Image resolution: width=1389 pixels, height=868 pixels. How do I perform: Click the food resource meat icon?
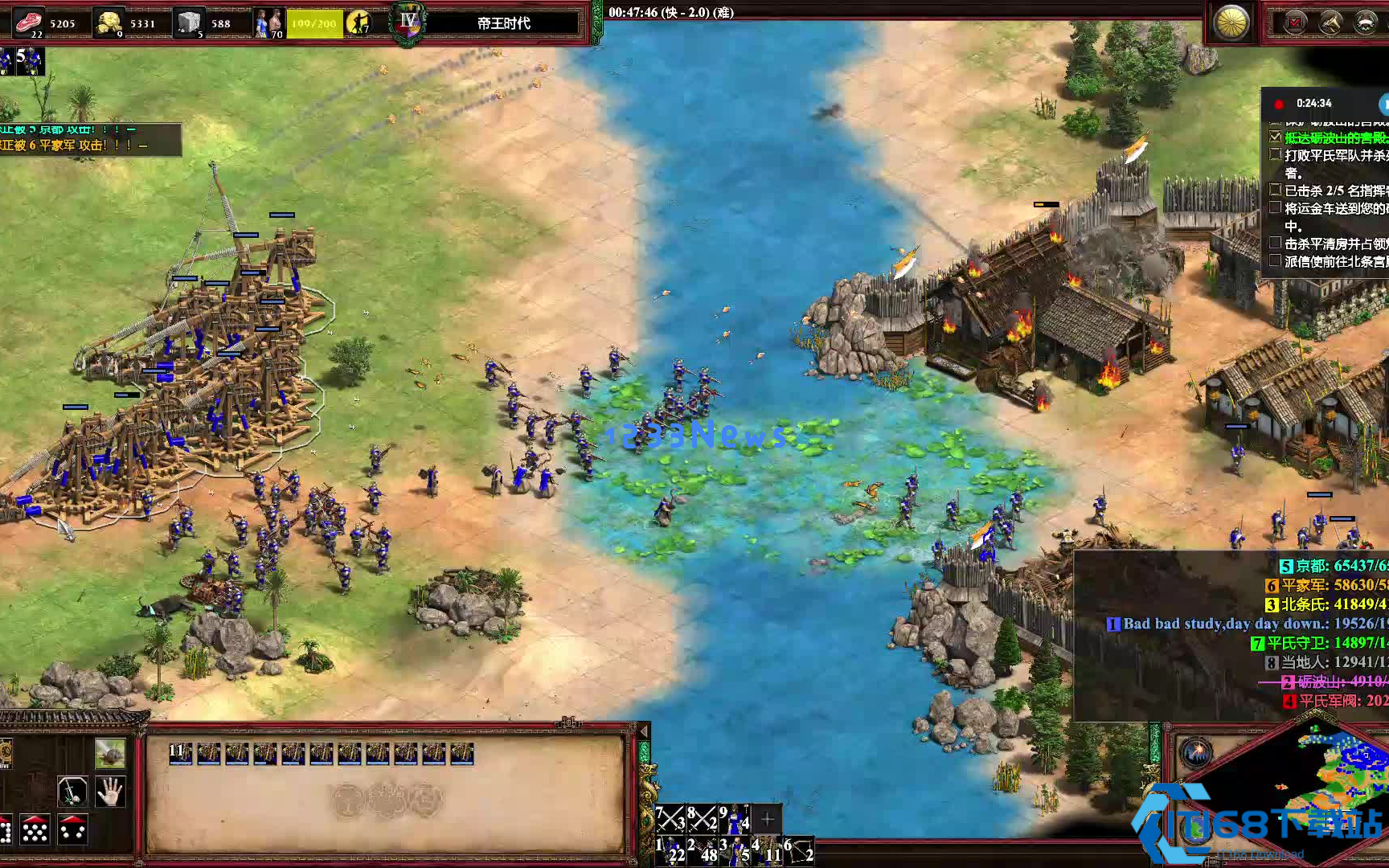28,21
